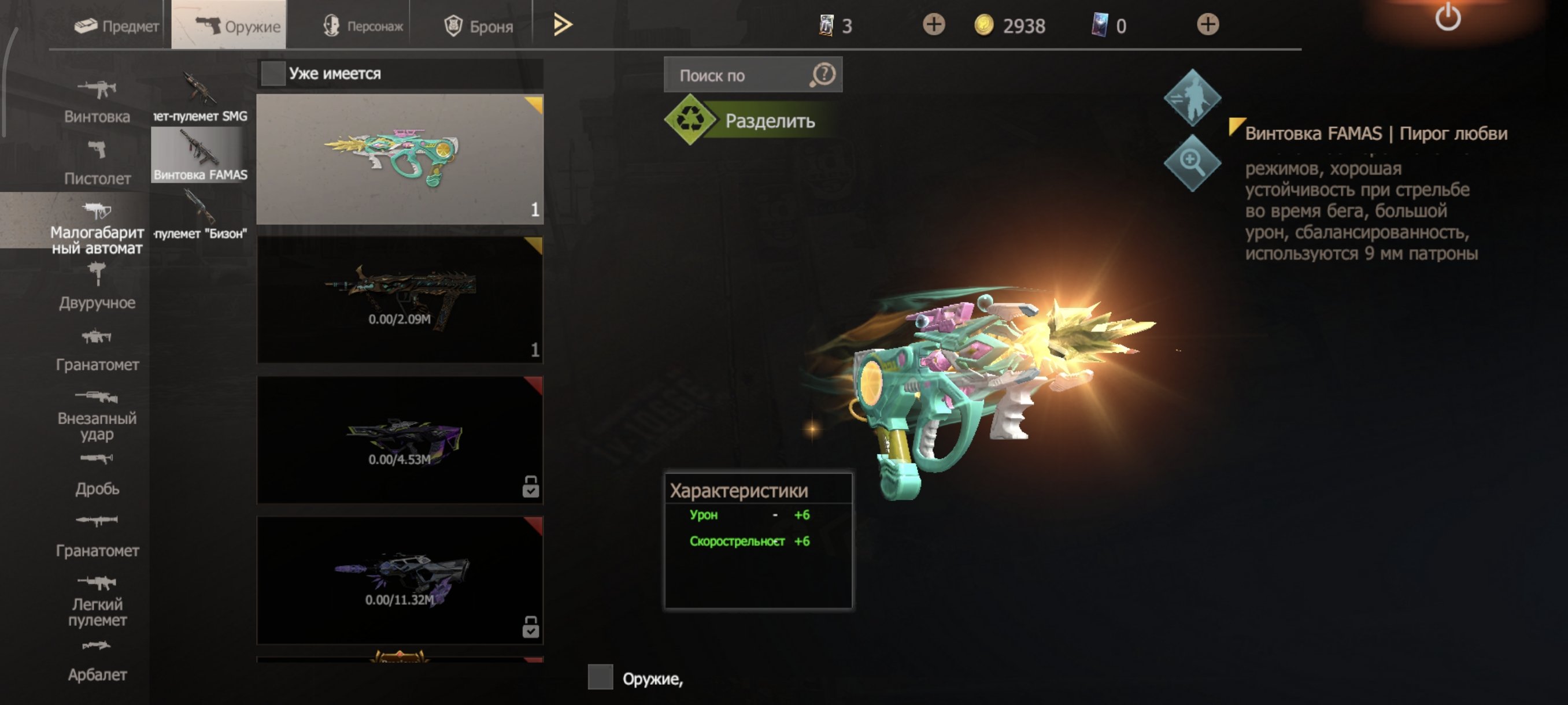
Task: Tap the Разделить recycle button
Action: pyautogui.click(x=752, y=120)
